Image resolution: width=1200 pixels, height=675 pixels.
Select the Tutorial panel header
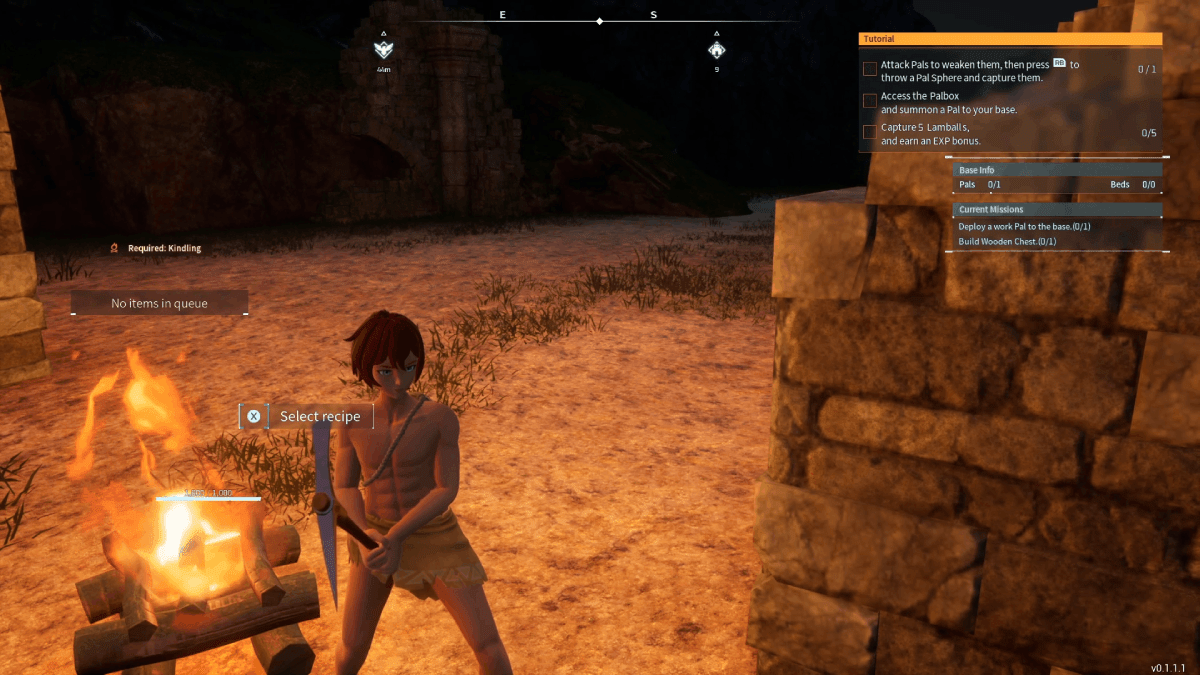click(x=1010, y=39)
